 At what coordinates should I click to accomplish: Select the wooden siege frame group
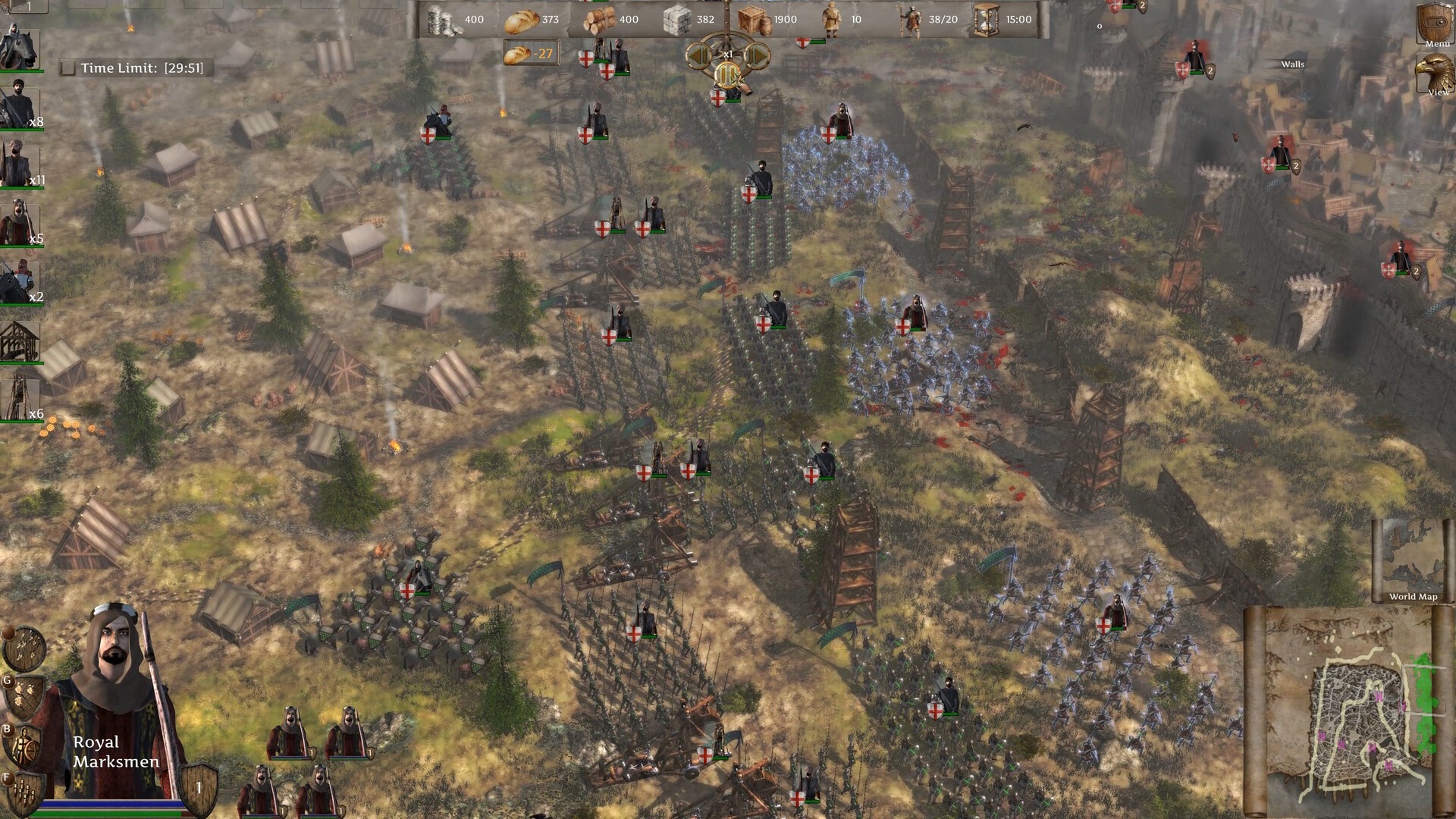[20, 341]
